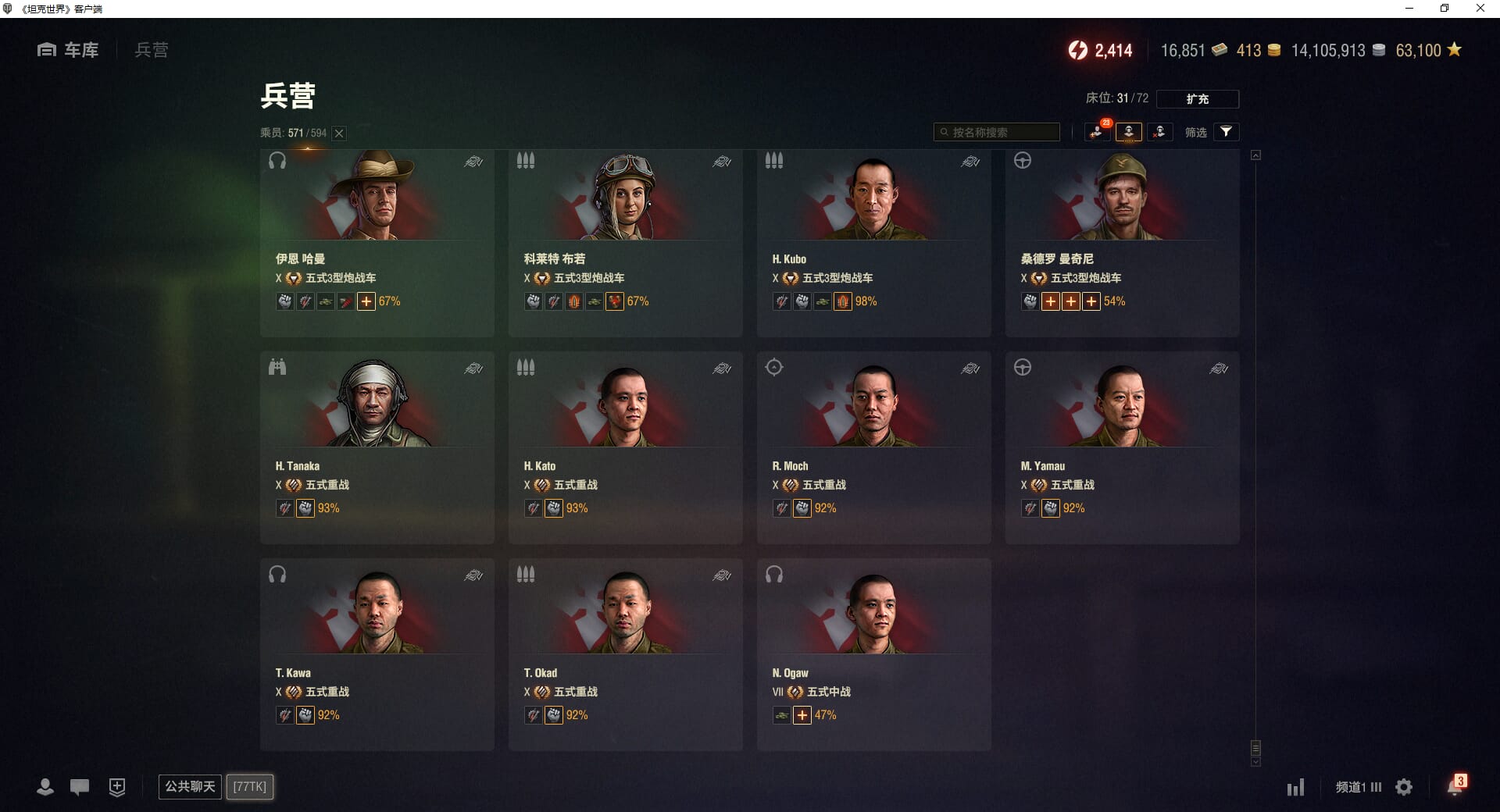Switch to the [77TK] chat channel
Screen dimensions: 1500x812
250,786
